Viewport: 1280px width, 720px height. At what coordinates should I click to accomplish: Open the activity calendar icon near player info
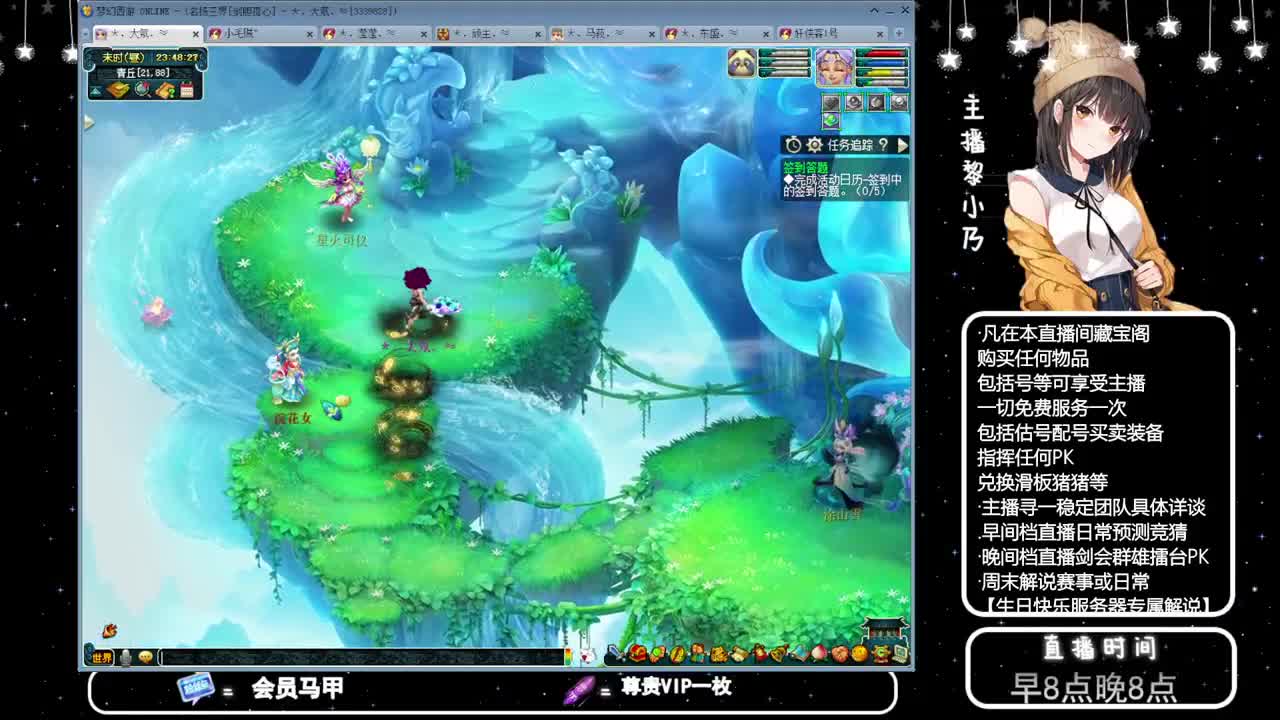(186, 89)
